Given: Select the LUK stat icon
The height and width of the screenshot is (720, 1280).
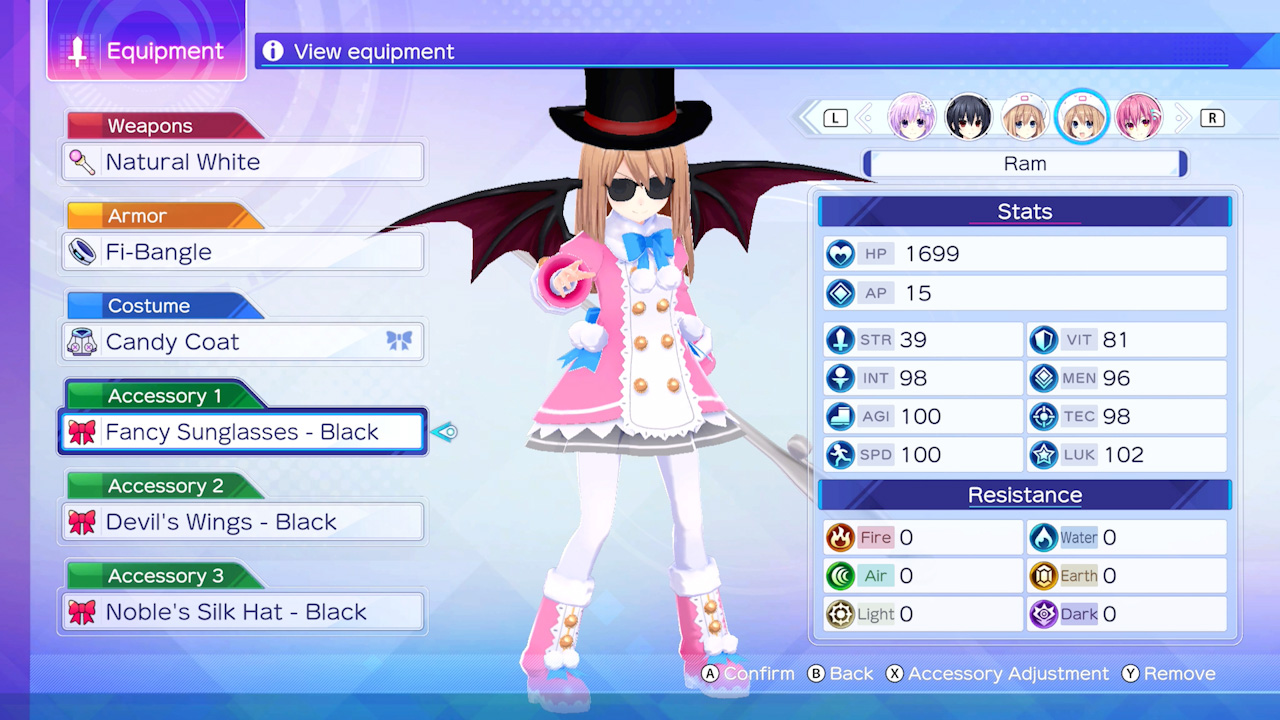Looking at the screenshot, I should coord(1042,455).
